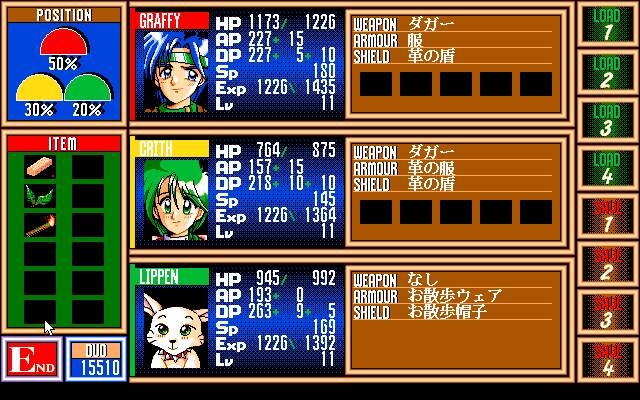This screenshot has height=400, width=640.
Task: Select the torch item slot
Action: (x=41, y=225)
